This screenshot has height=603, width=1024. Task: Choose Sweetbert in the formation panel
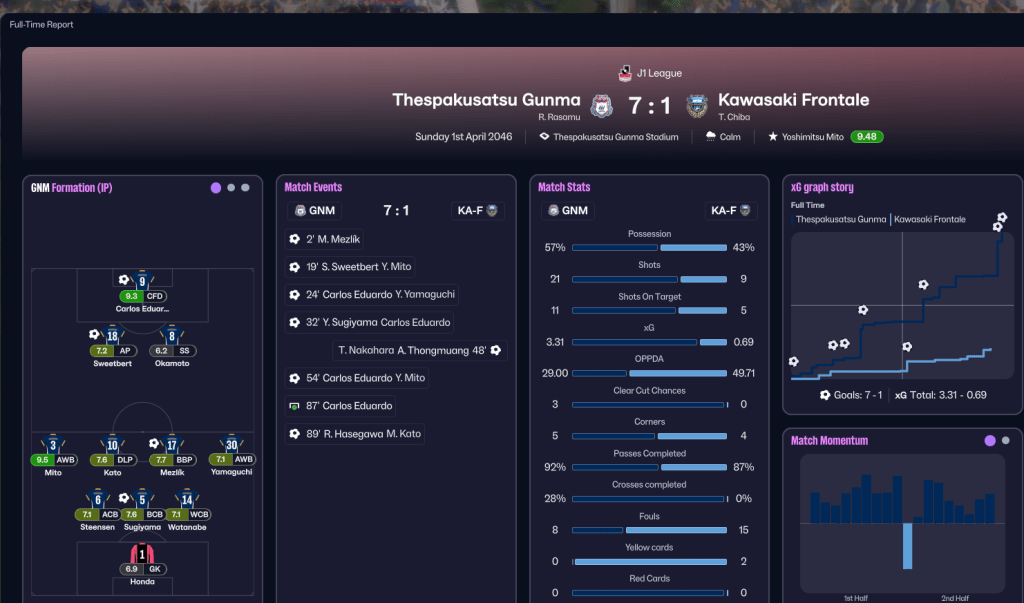112,338
